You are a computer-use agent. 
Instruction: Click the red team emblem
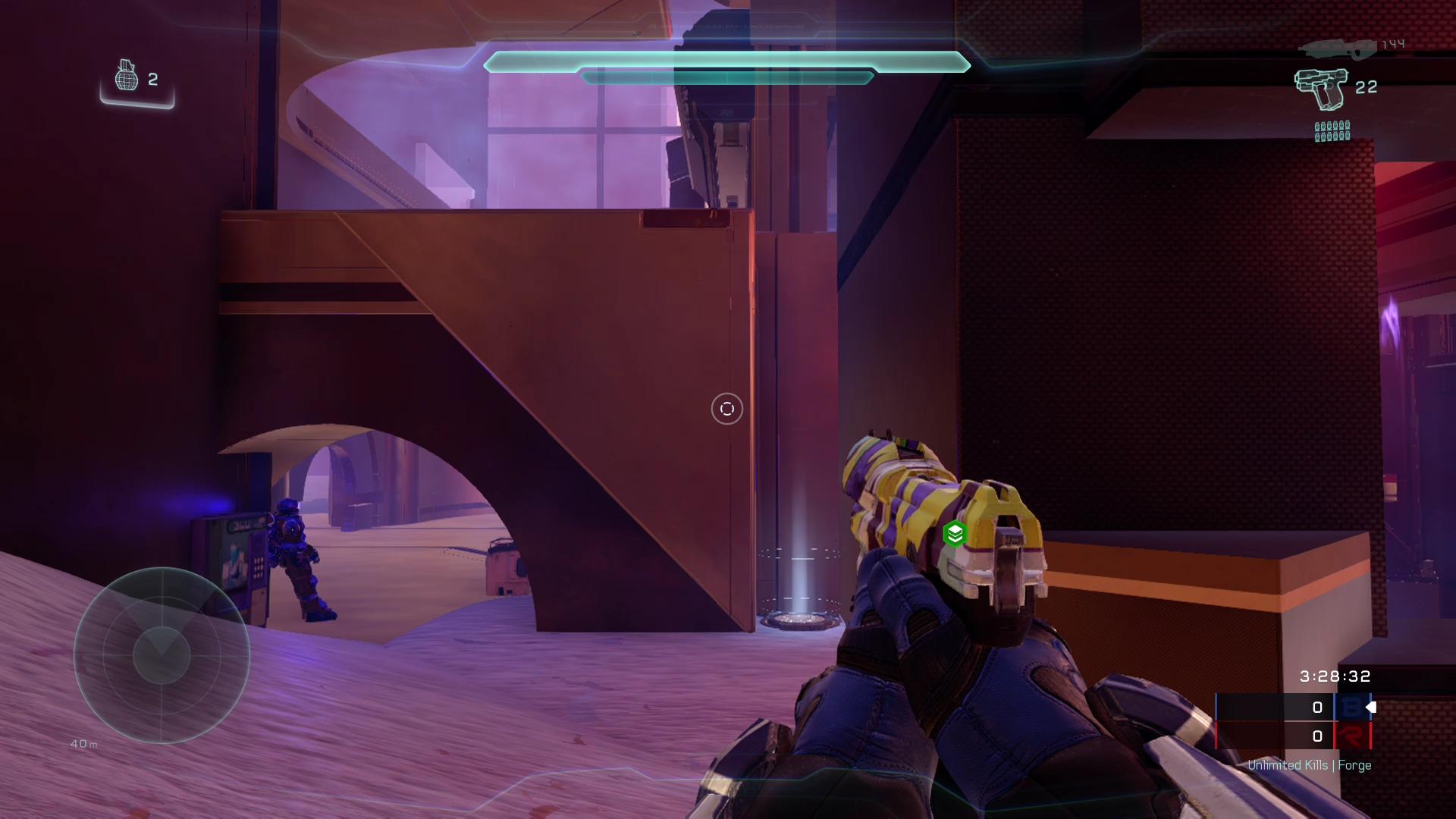1351,736
